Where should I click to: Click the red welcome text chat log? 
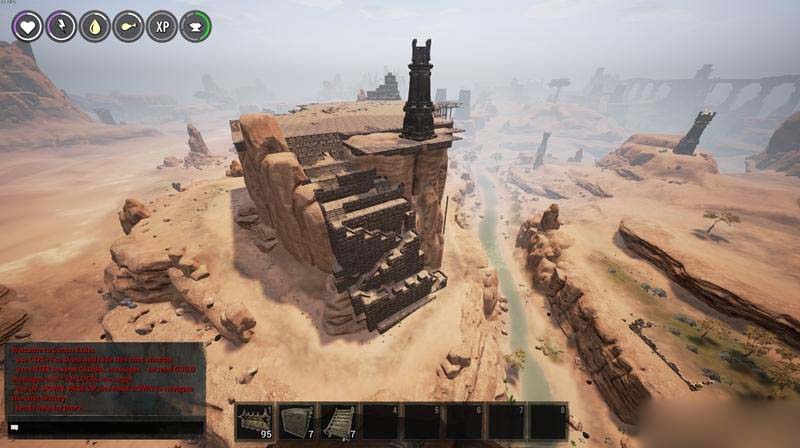[105, 380]
